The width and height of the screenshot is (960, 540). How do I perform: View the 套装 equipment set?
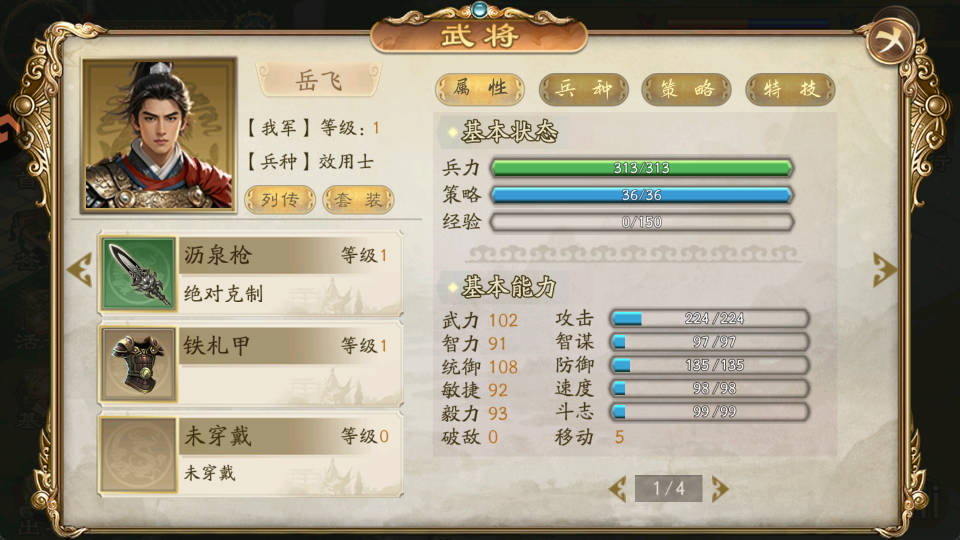point(358,199)
